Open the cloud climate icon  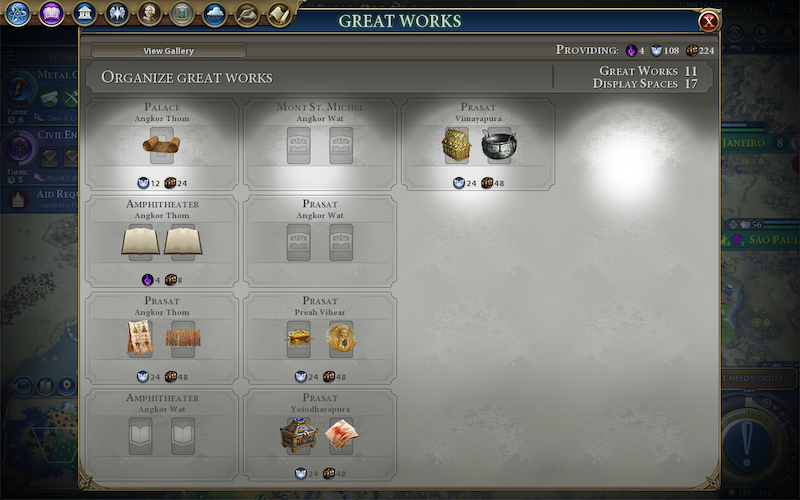click(x=214, y=14)
